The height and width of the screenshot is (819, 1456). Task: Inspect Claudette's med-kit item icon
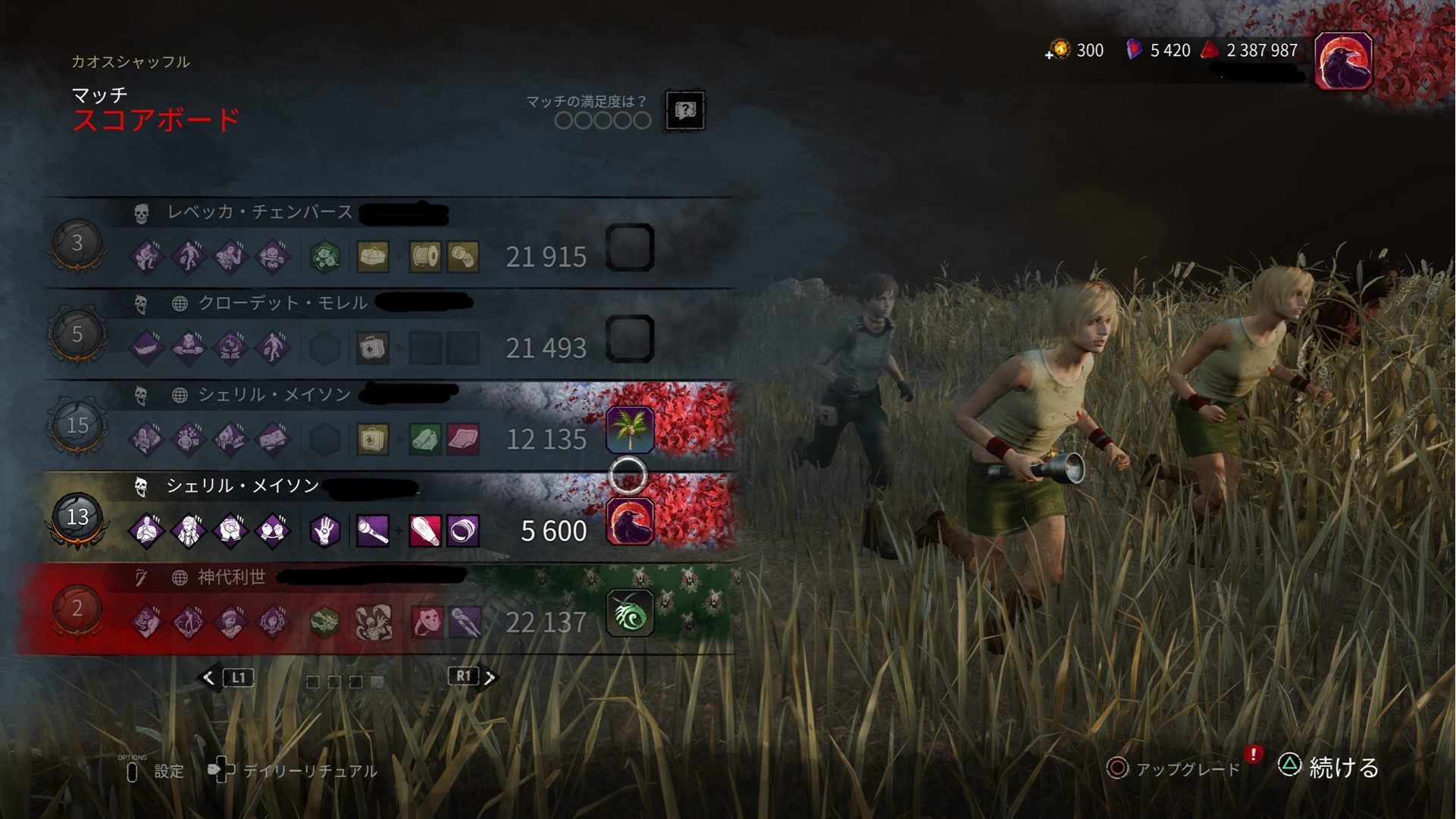[x=372, y=348]
